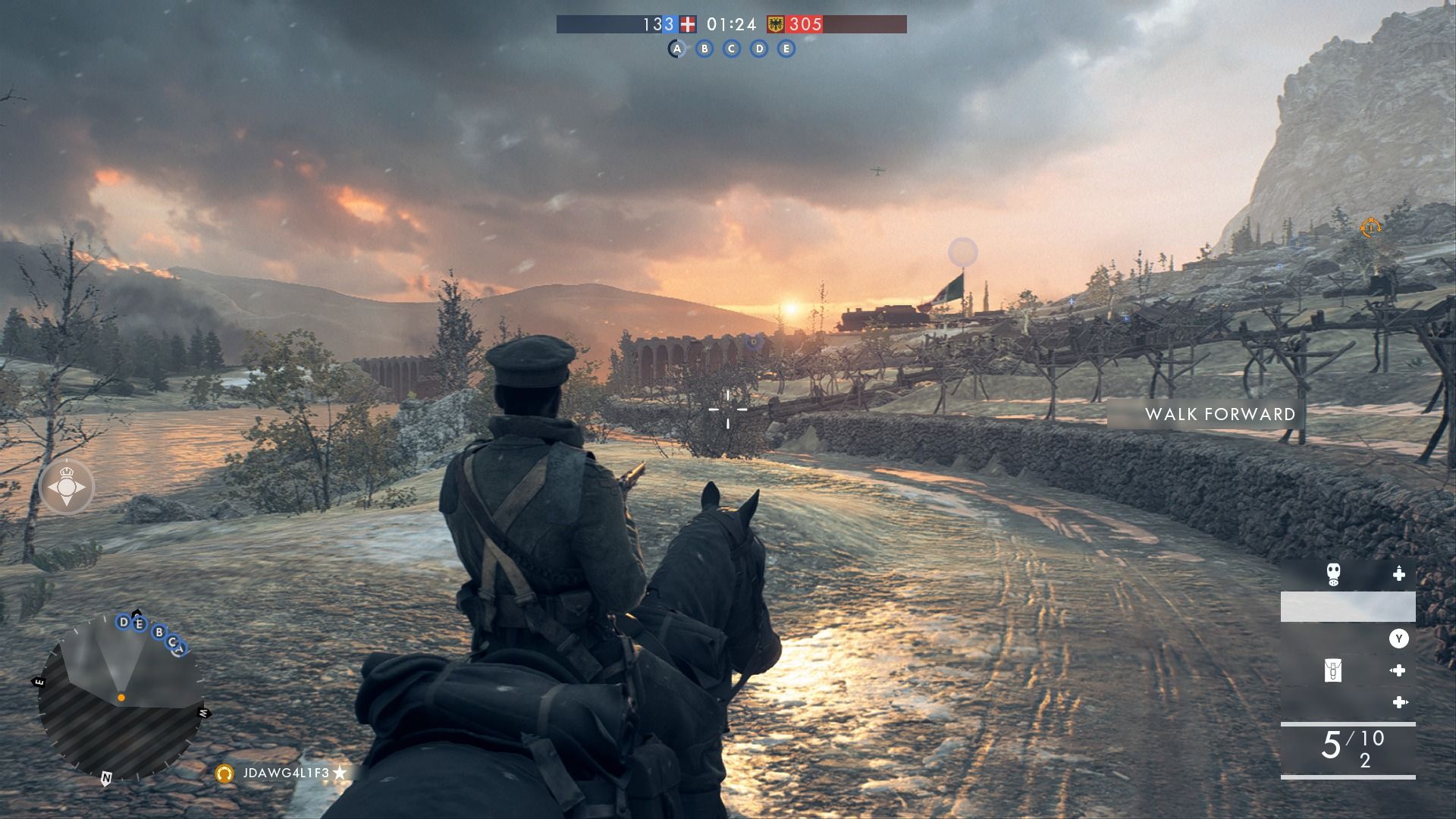Screen dimensions: 1456x819
Task: Click the B flag marker on the minimap
Action: 158,632
